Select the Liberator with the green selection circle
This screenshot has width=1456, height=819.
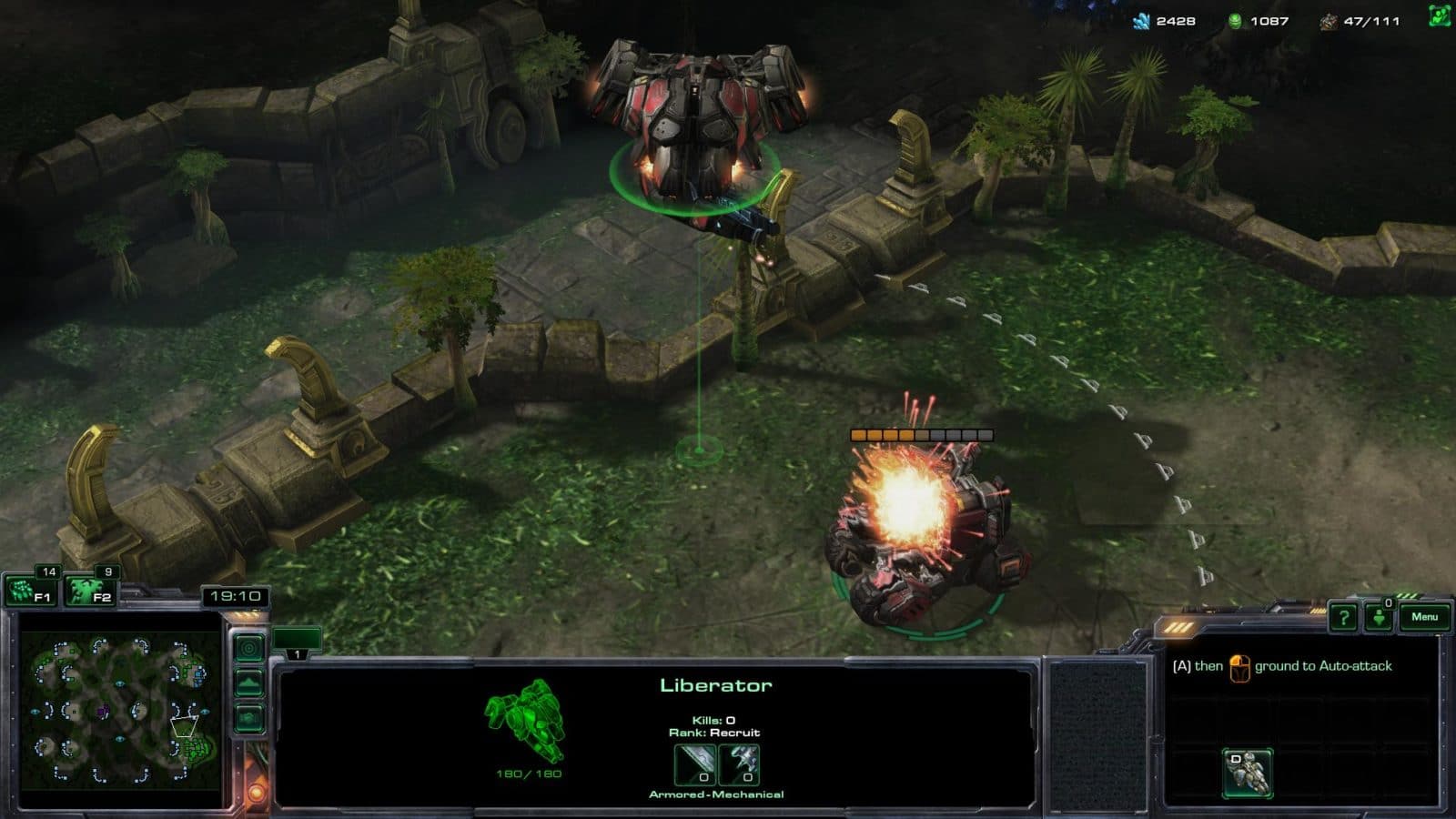[x=696, y=136]
